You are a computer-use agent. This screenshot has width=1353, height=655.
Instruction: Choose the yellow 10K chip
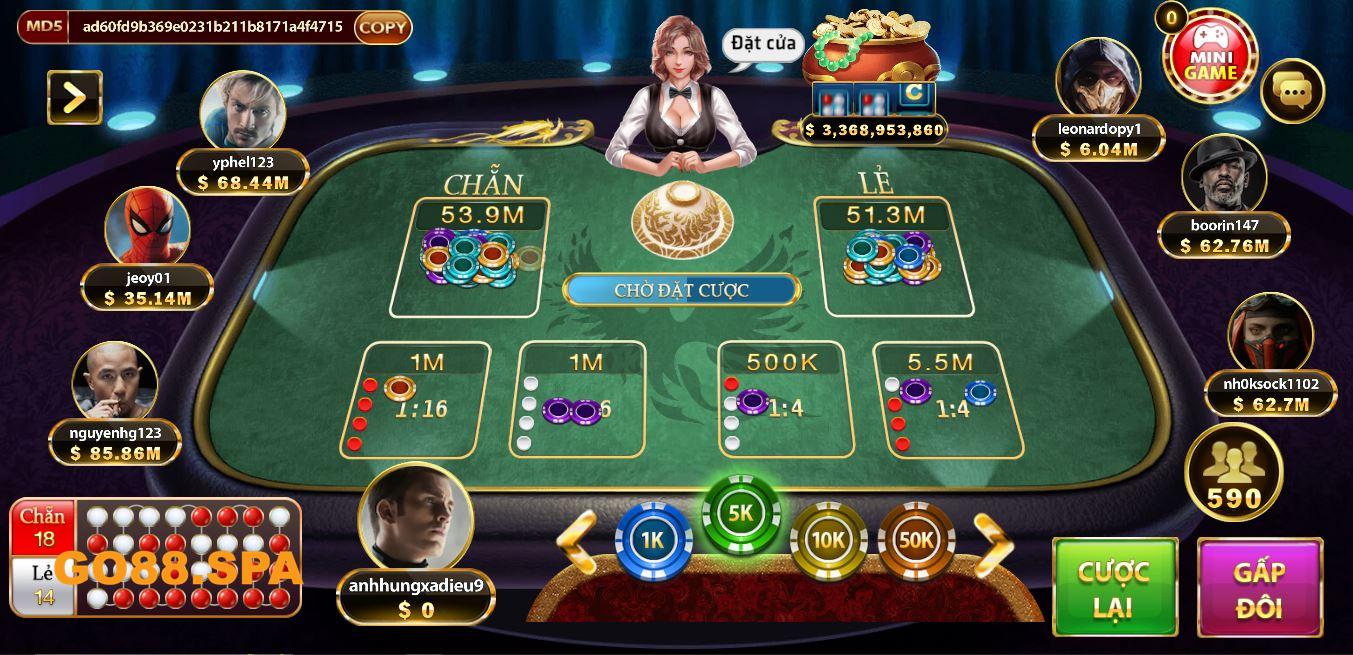828,541
